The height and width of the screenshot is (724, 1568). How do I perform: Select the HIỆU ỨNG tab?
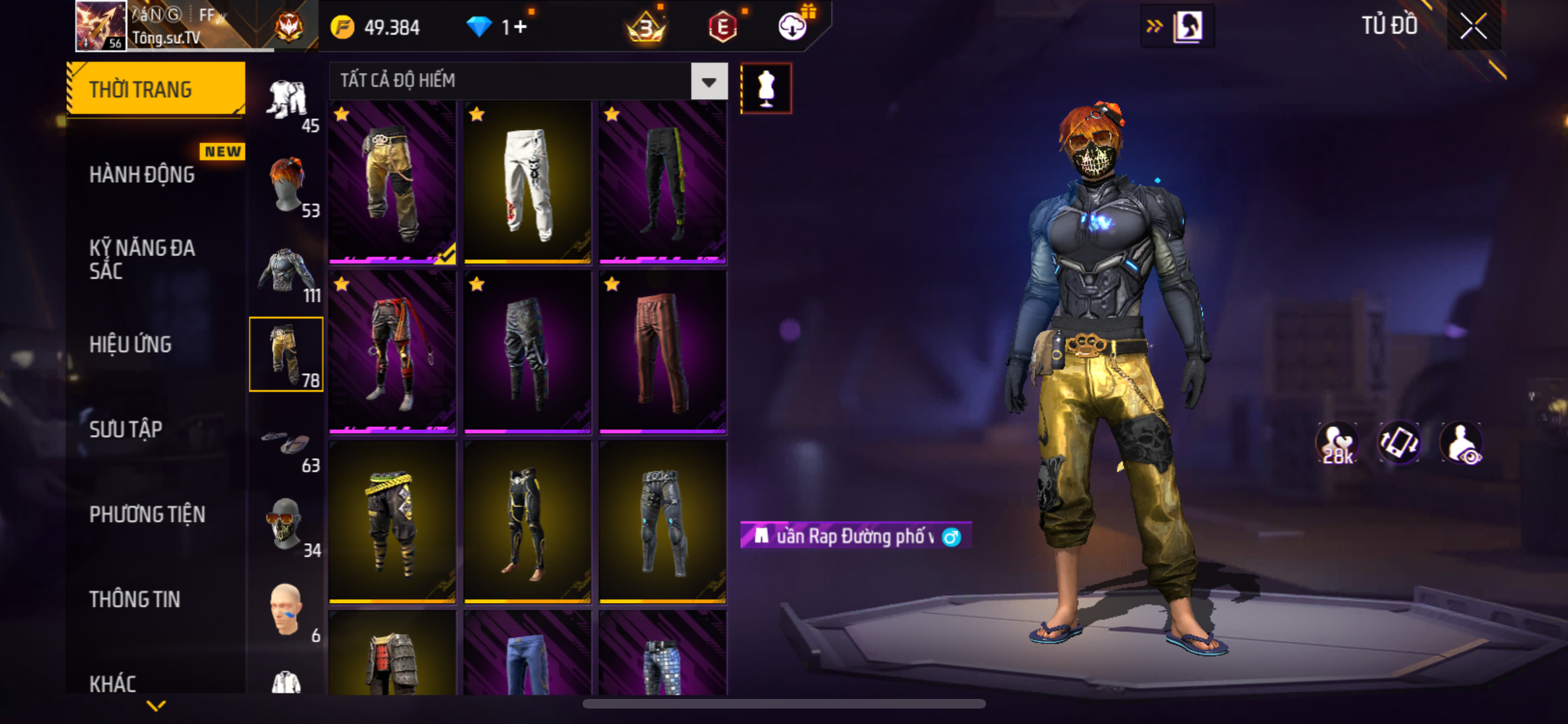click(131, 344)
